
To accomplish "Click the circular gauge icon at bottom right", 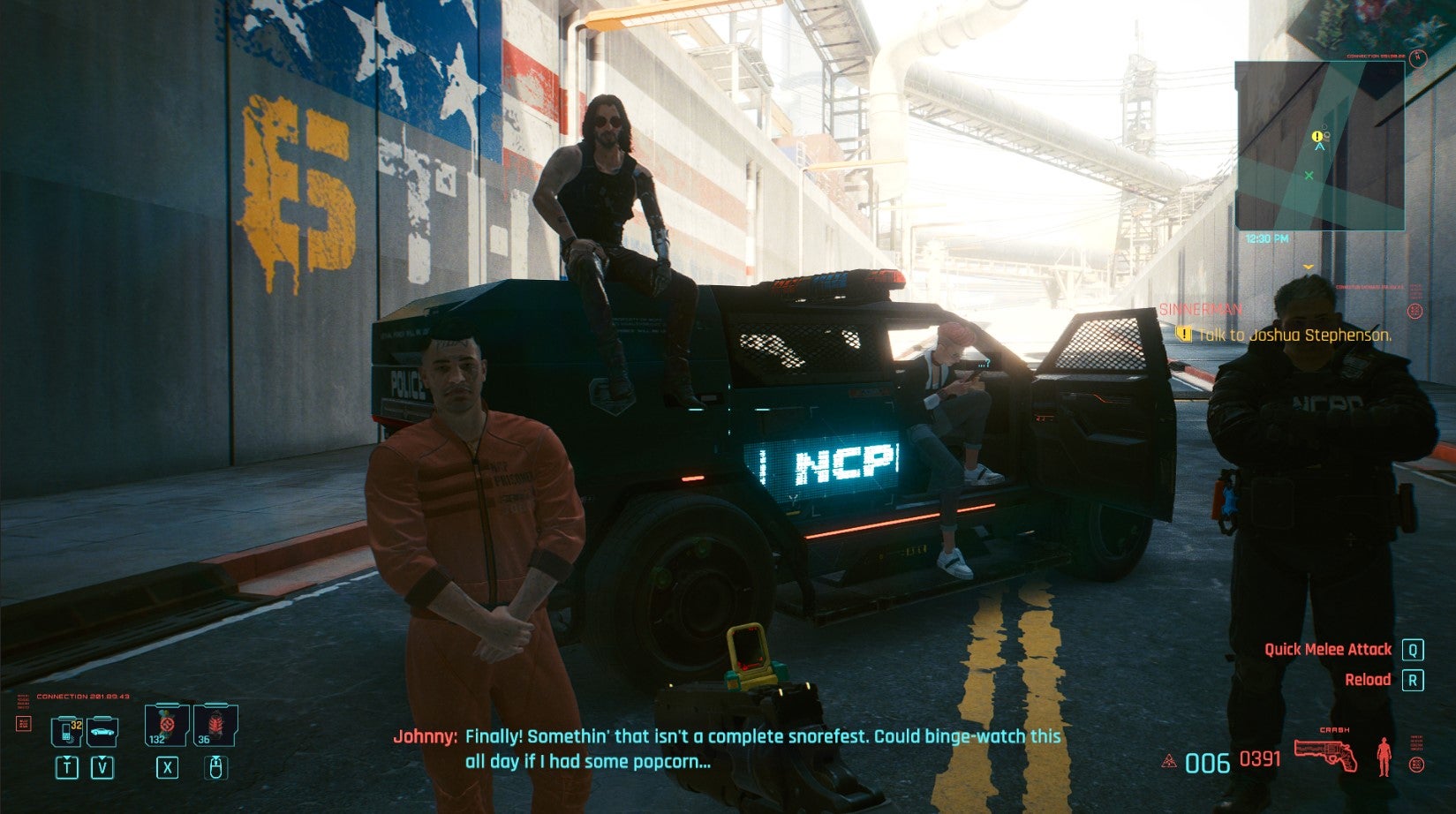I will pyautogui.click(x=1417, y=765).
